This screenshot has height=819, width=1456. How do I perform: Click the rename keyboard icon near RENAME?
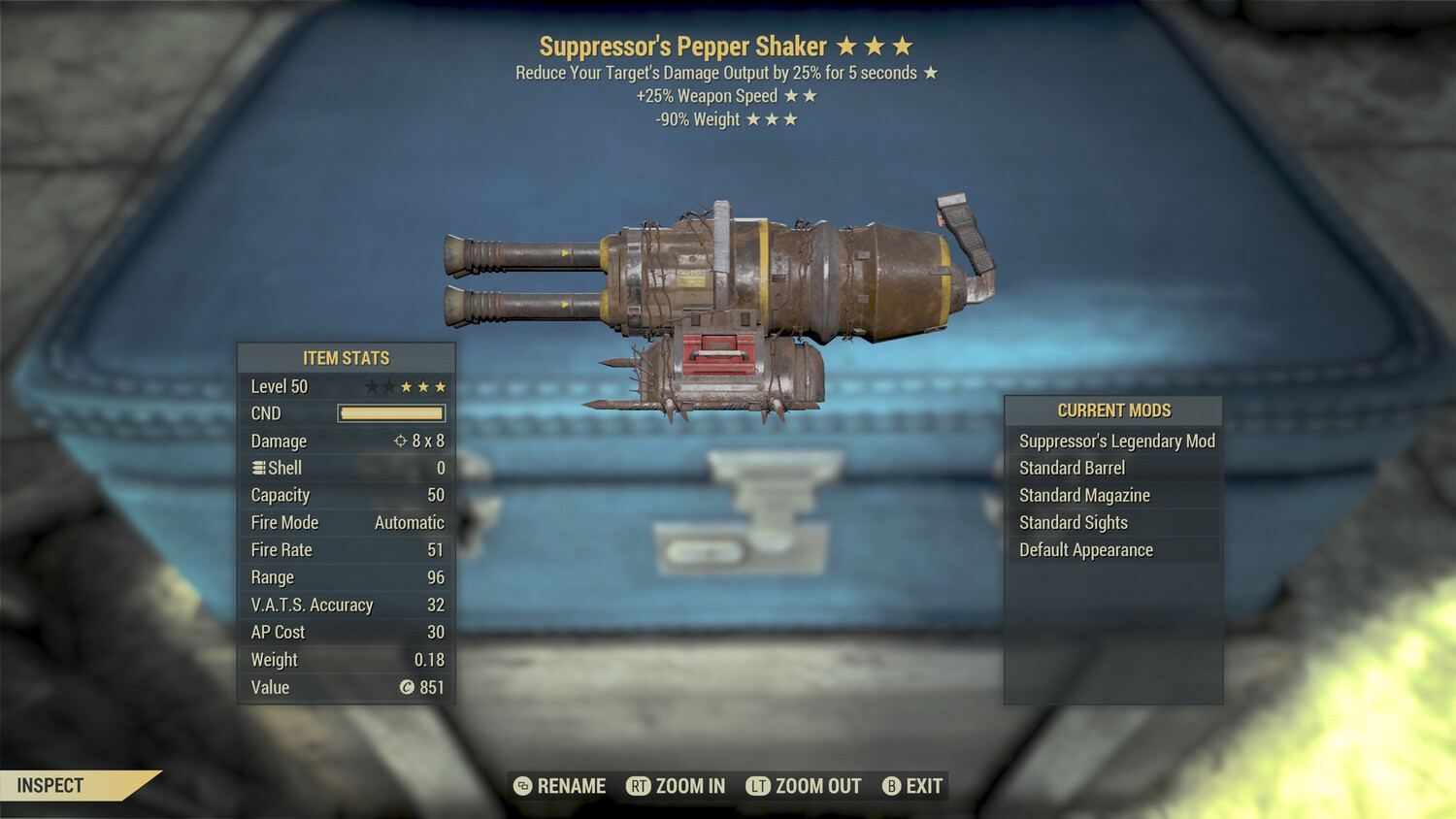click(525, 786)
